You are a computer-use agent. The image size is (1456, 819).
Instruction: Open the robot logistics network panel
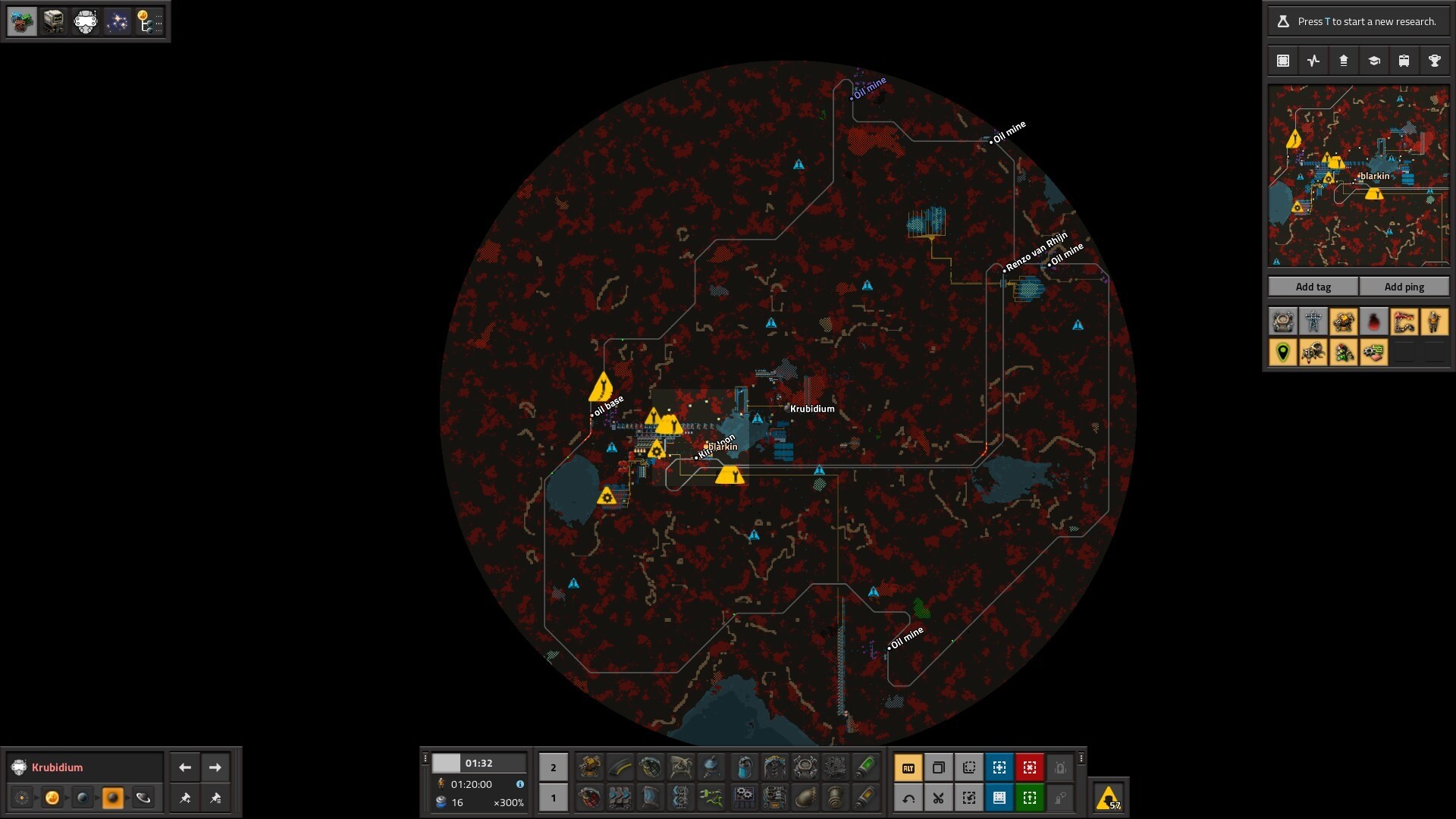[x=53, y=21]
